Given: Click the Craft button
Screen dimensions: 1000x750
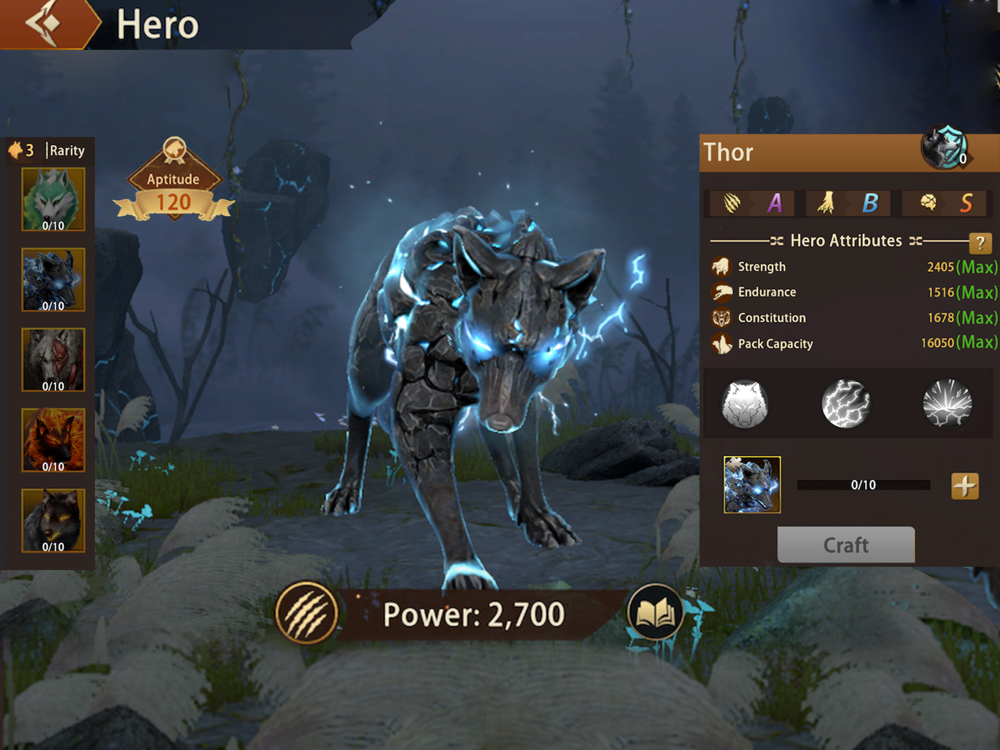Looking at the screenshot, I should click(846, 545).
